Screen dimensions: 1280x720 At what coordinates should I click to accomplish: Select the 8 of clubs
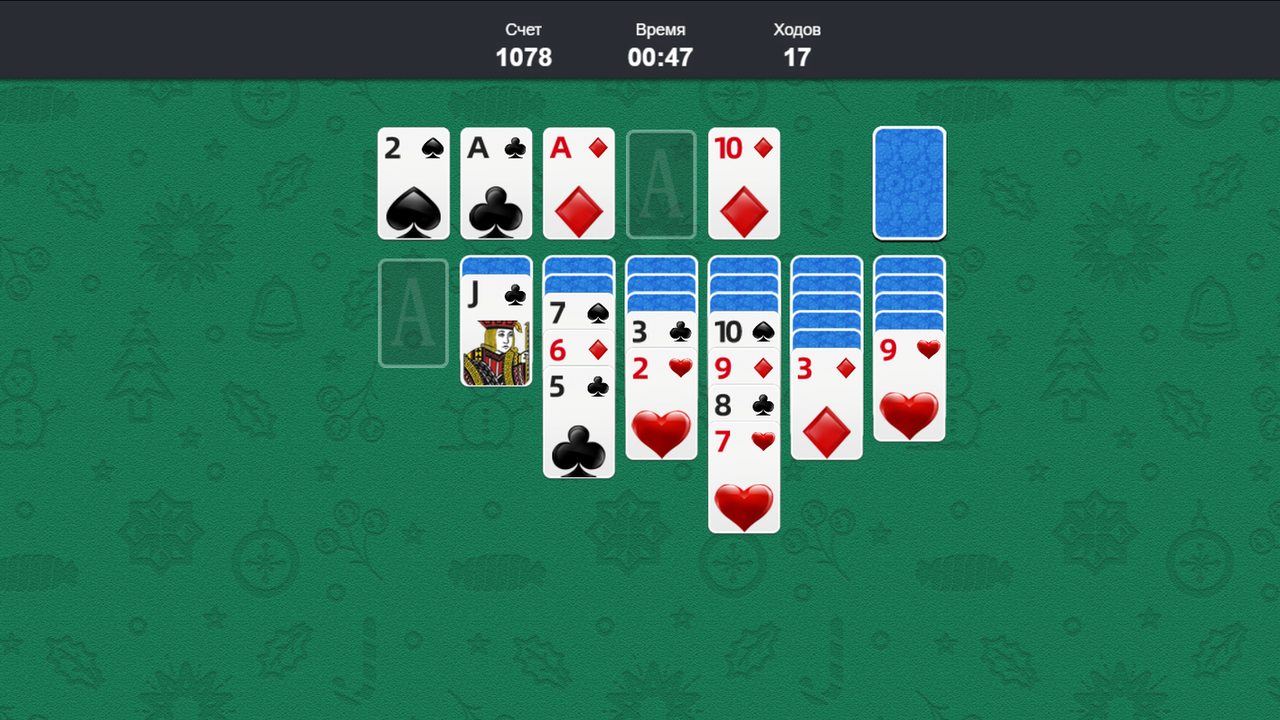point(744,405)
